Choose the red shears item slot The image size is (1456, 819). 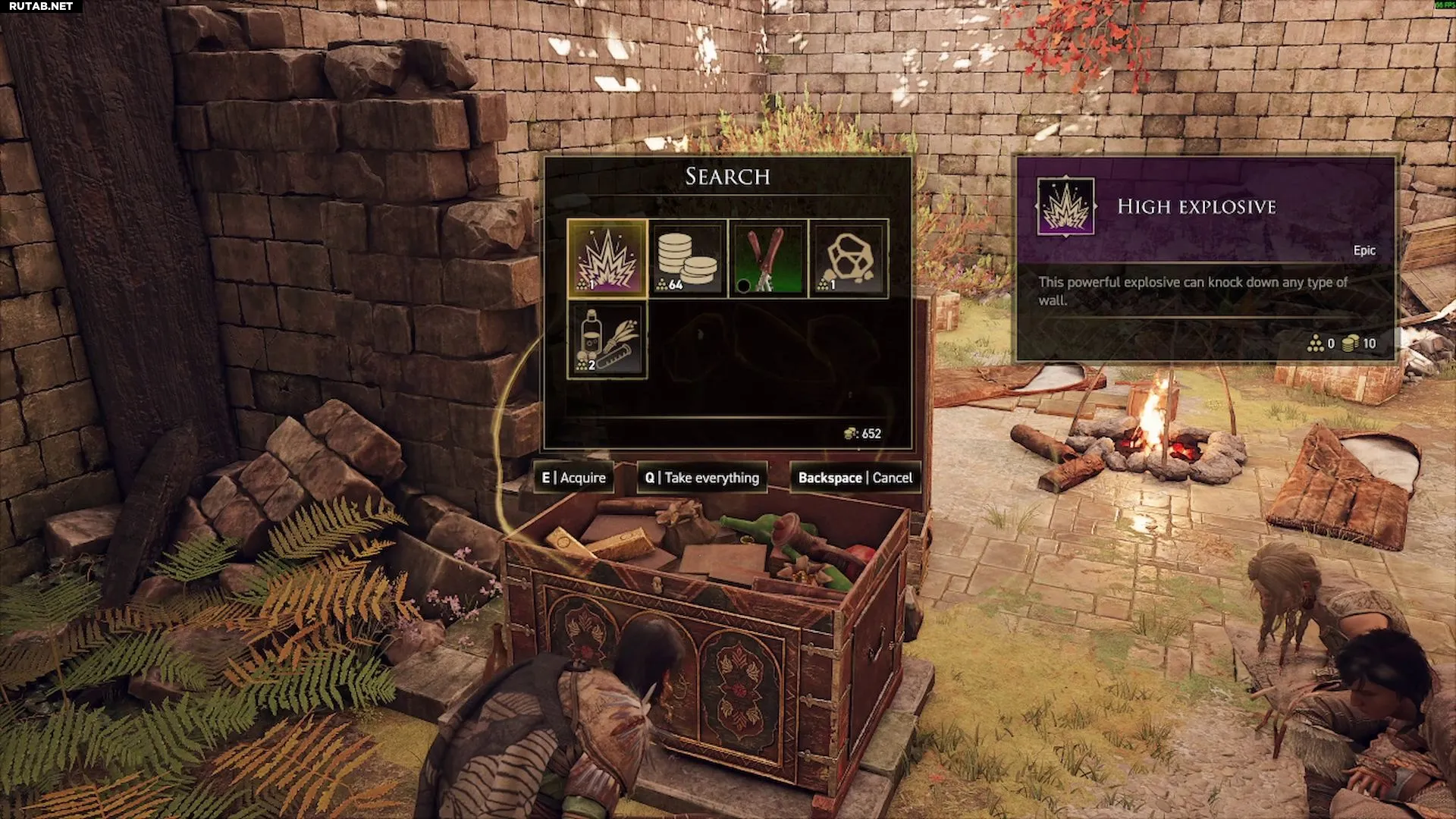[767, 259]
